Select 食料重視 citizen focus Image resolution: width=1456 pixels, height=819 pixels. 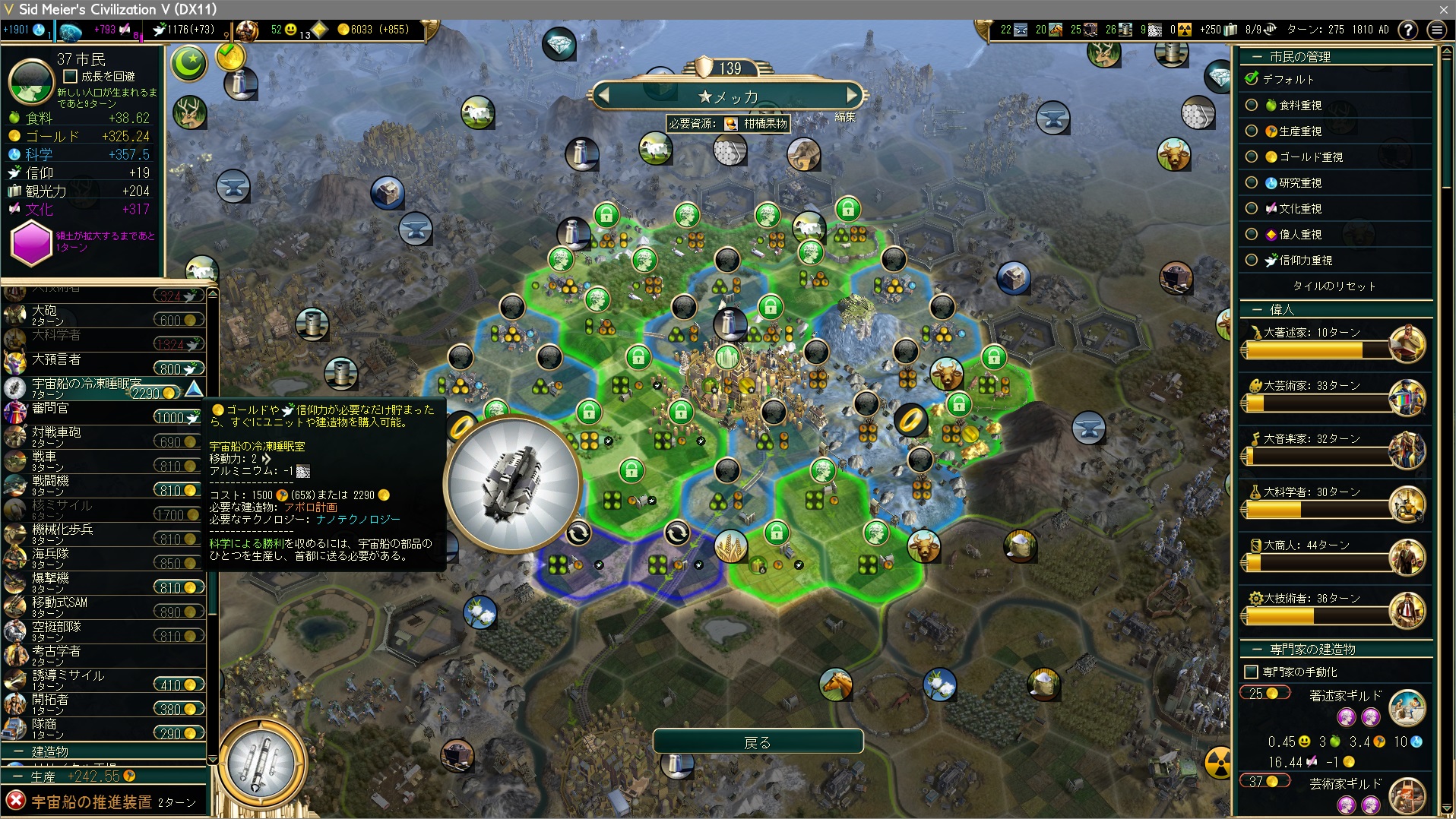[x=1251, y=105]
